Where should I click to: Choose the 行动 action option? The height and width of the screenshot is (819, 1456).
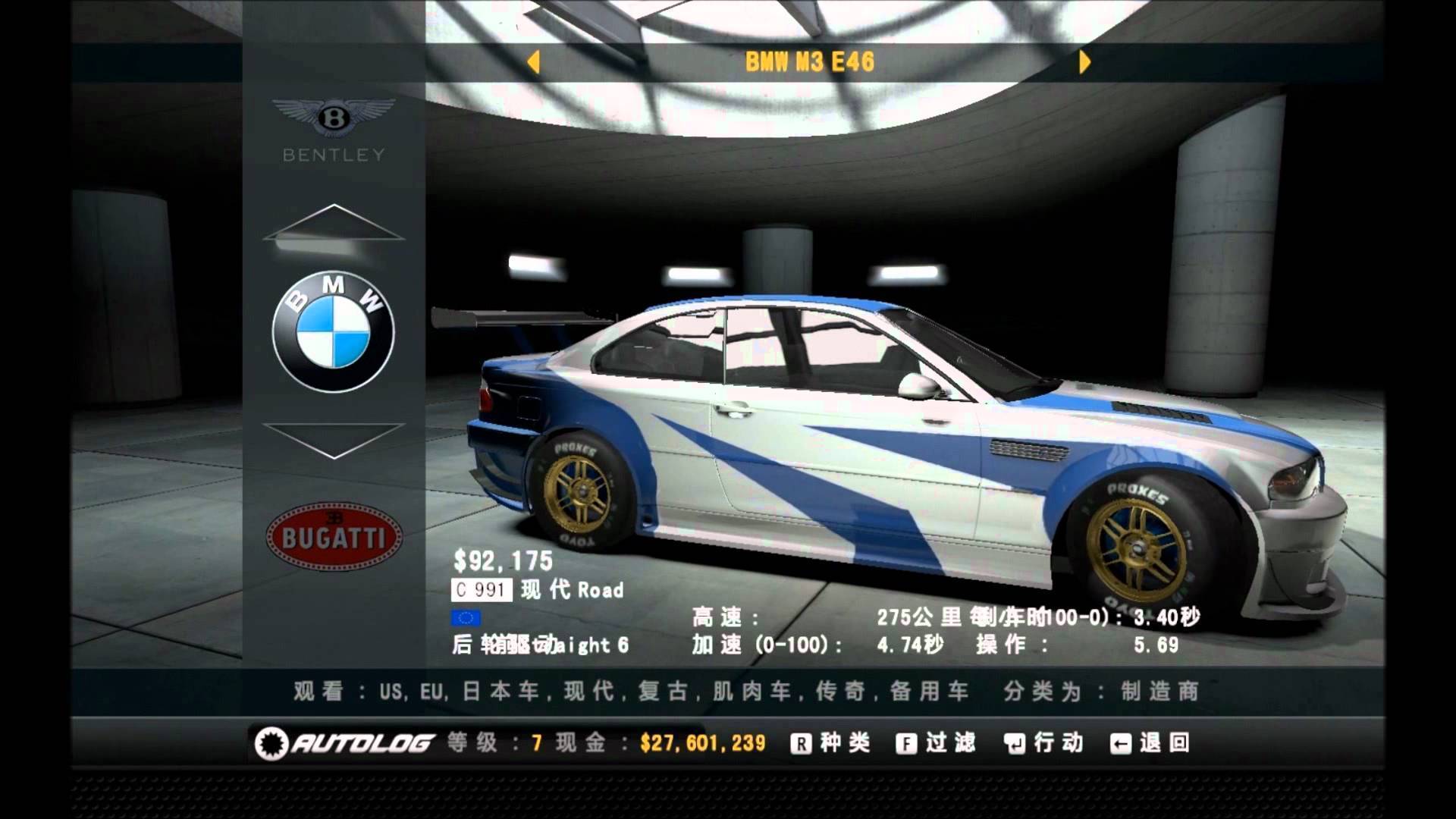tap(1043, 743)
